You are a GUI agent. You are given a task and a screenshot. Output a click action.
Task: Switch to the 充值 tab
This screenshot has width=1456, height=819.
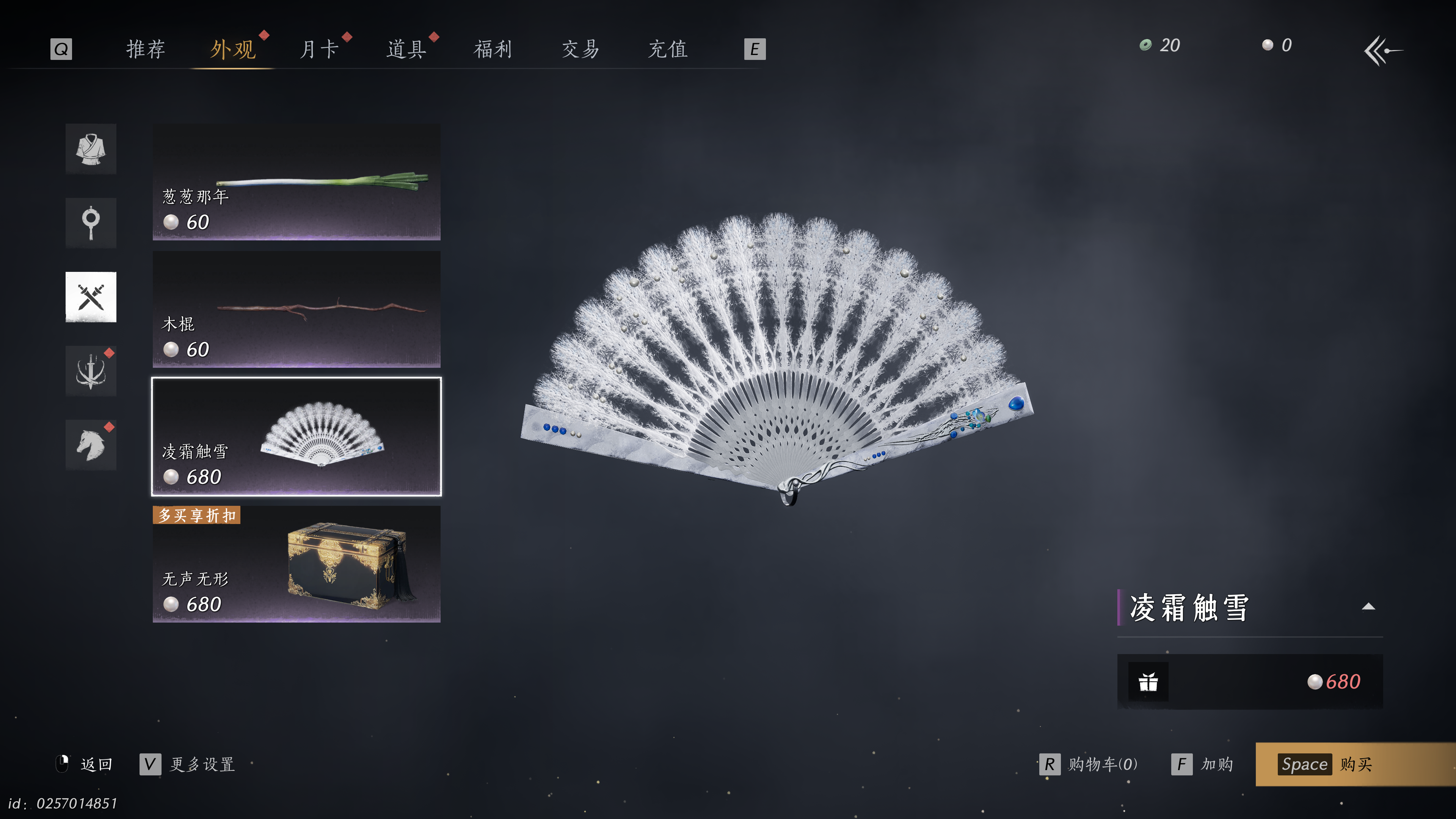point(667,49)
